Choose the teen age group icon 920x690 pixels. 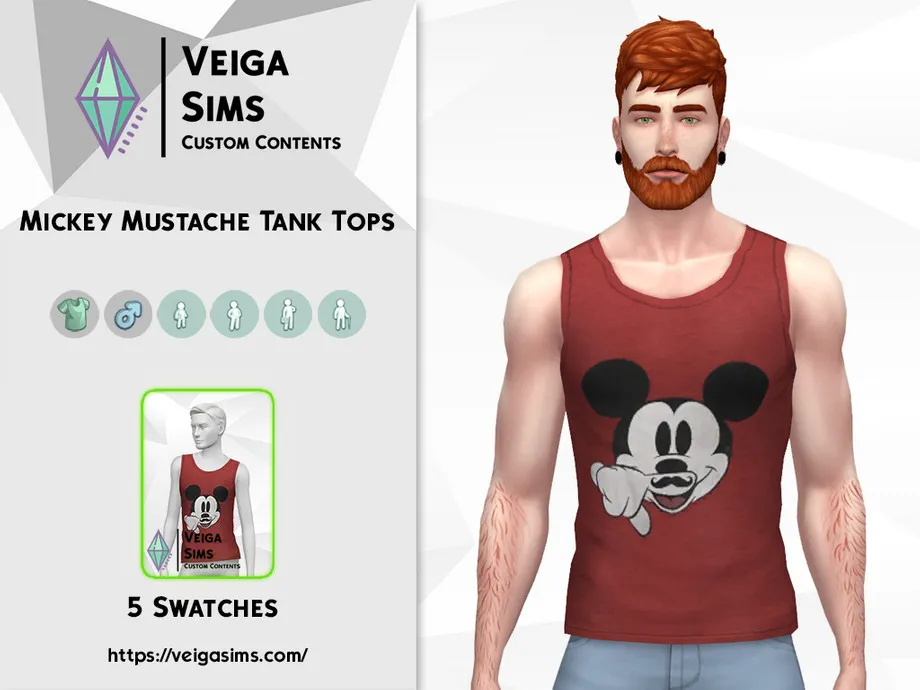coord(181,316)
